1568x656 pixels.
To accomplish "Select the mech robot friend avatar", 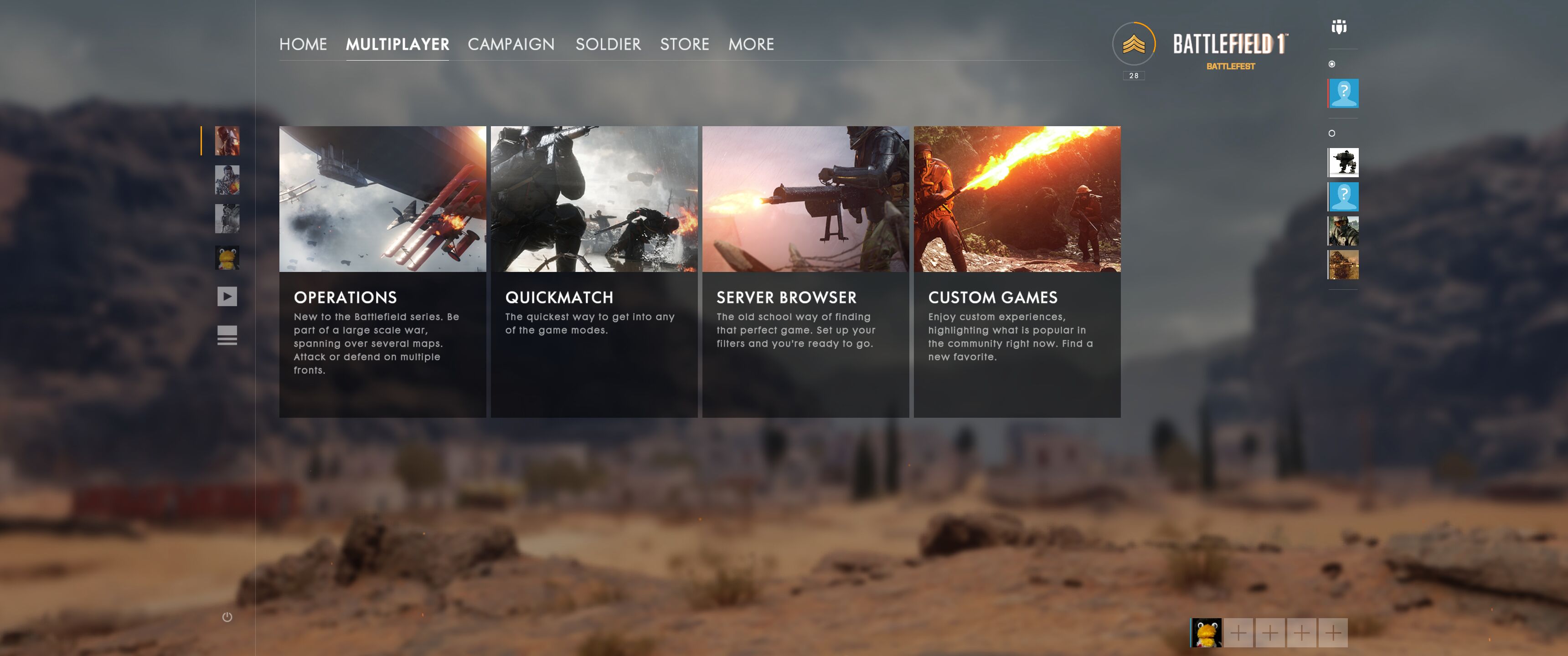I will pyautogui.click(x=1343, y=163).
